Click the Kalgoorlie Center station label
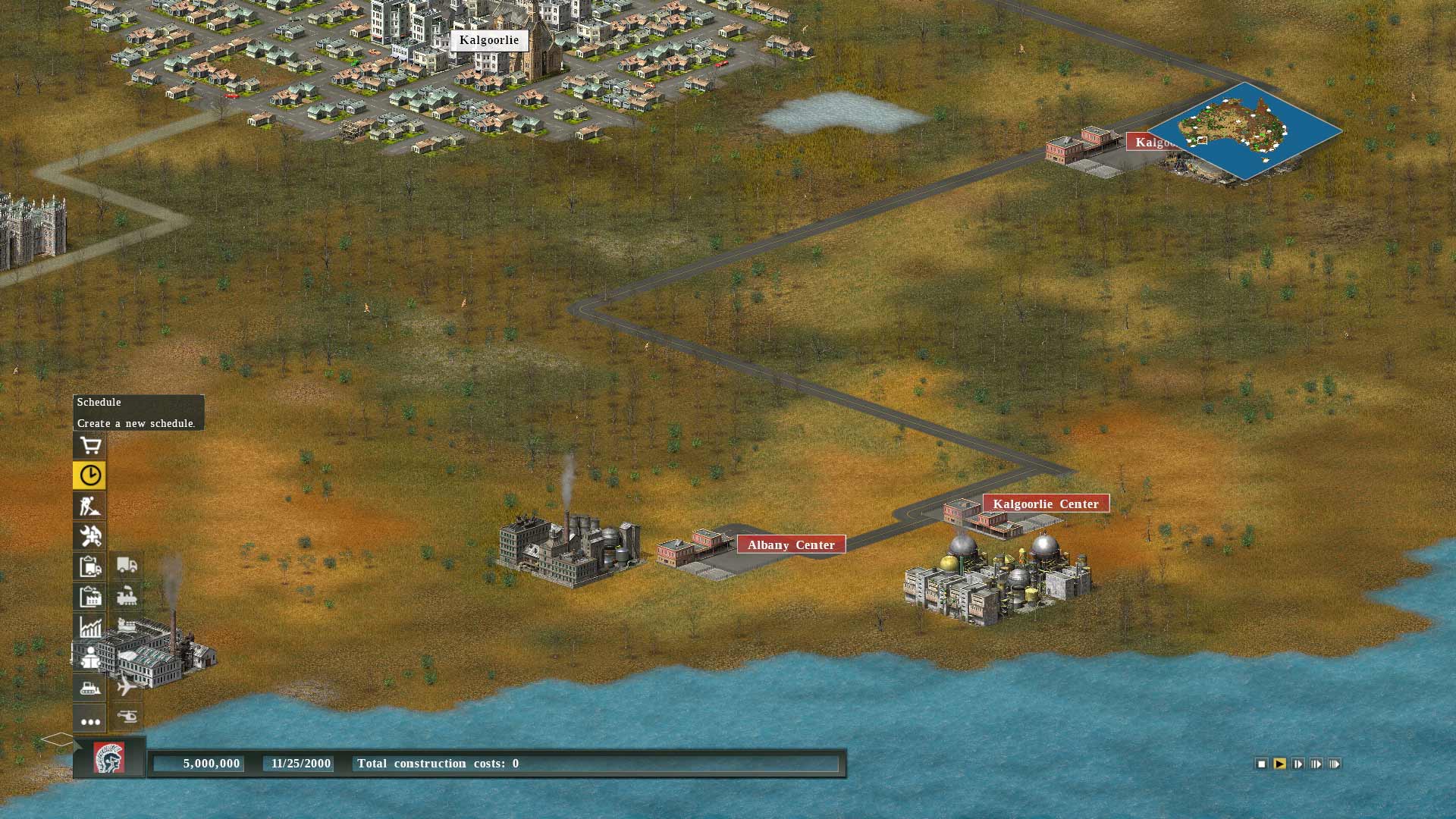 1045,504
